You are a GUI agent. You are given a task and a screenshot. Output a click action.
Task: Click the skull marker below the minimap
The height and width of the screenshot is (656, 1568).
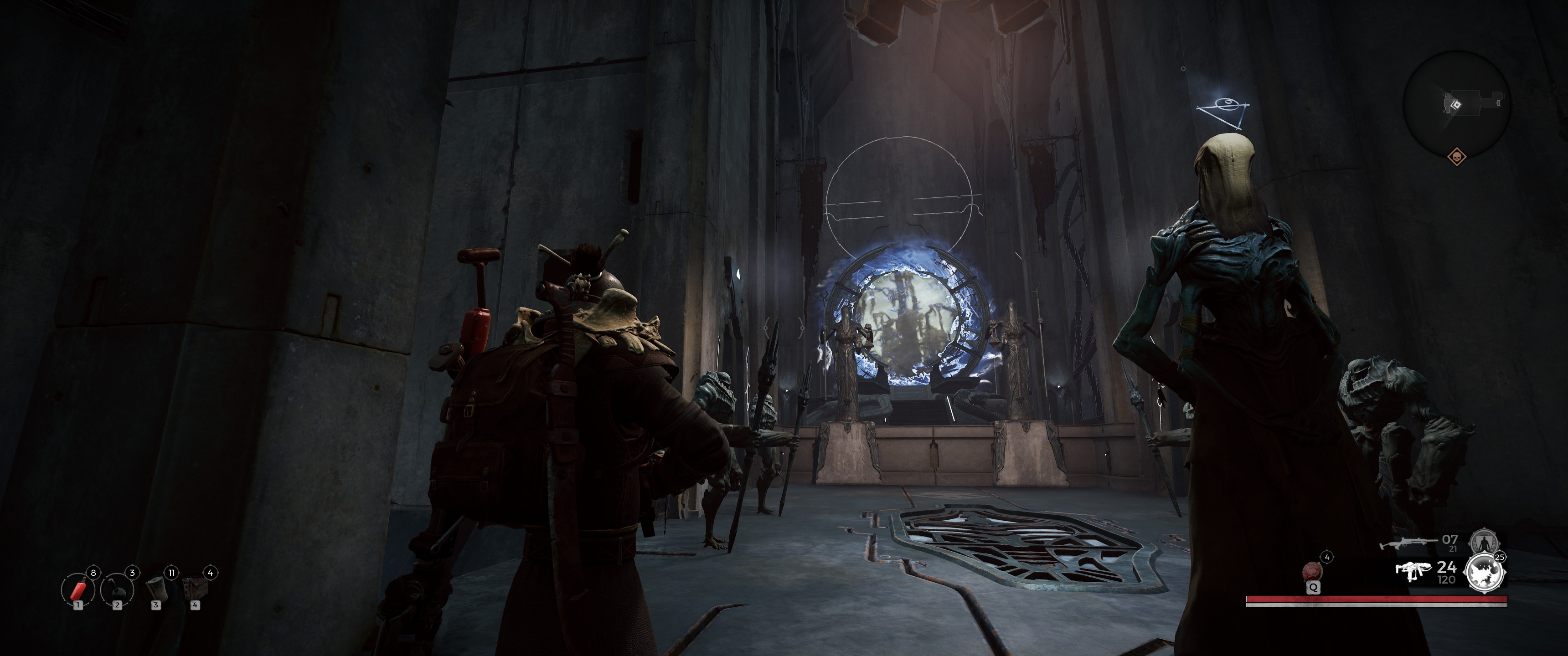click(x=1456, y=157)
